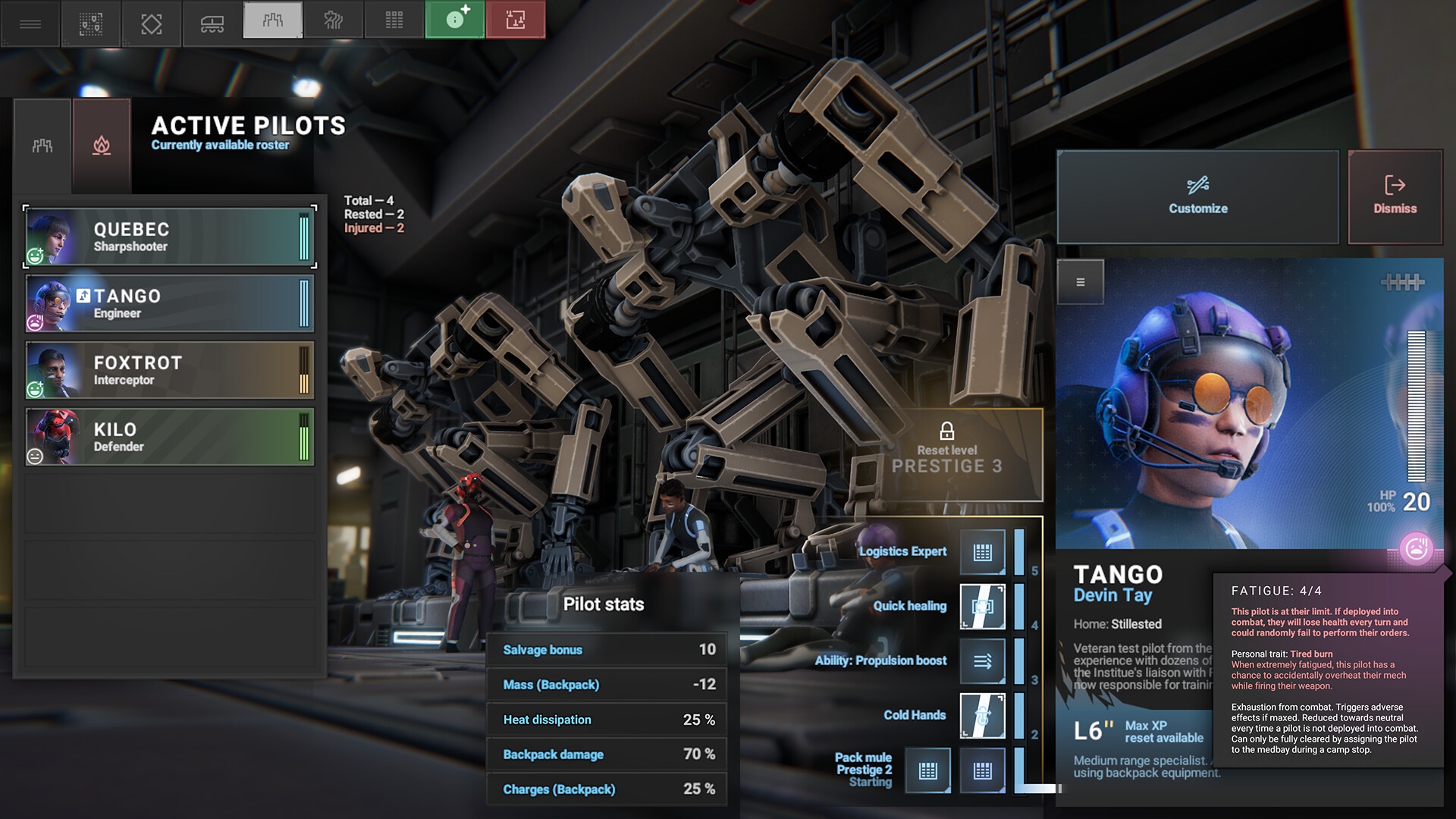Open the pilot card list menu
Screen dimensions: 1456x819
click(1081, 282)
